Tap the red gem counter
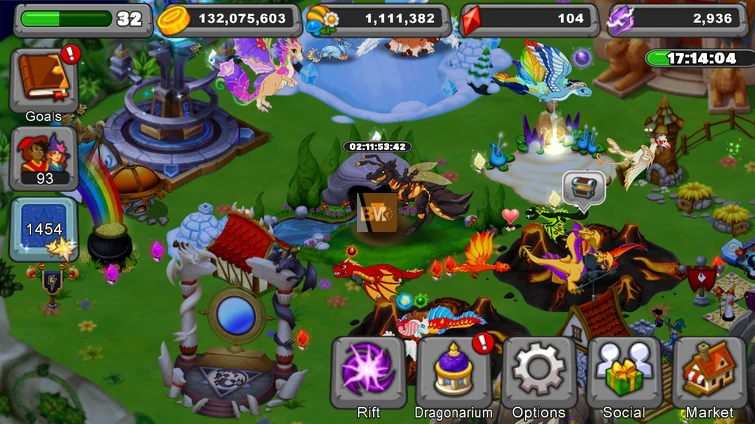Image resolution: width=755 pixels, height=424 pixels. 529,19
